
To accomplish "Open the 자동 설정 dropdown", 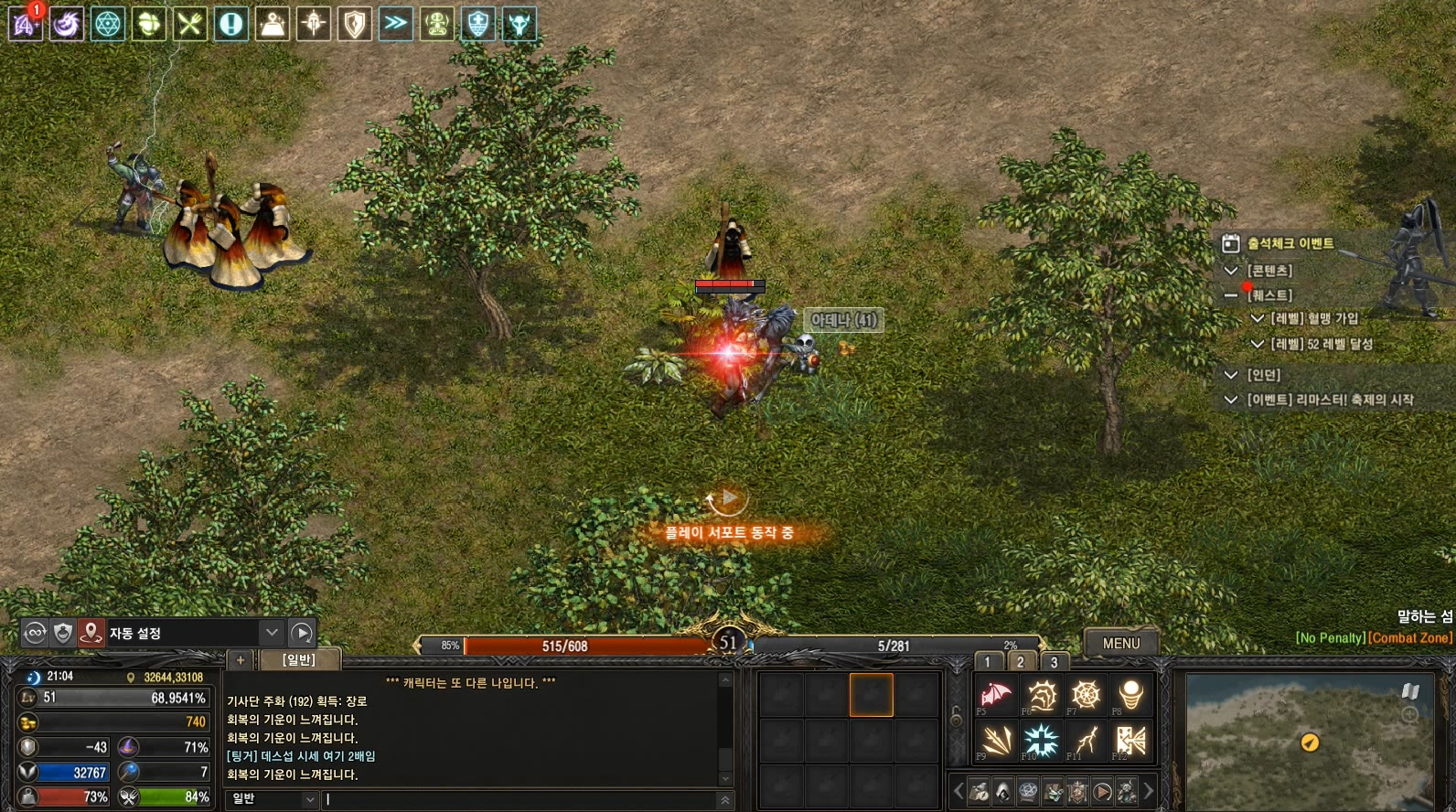I will tap(272, 633).
